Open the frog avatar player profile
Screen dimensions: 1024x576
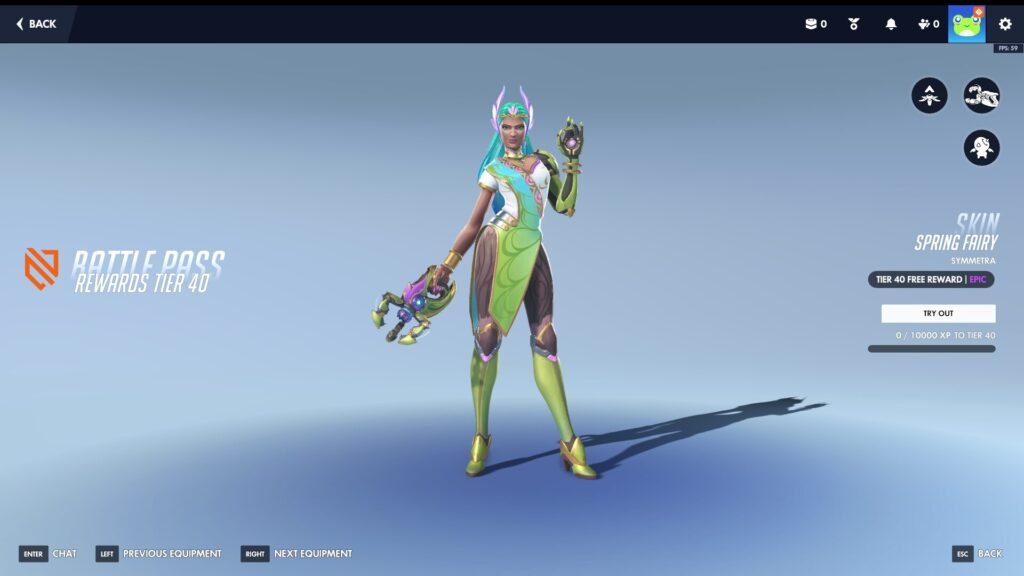pos(966,24)
